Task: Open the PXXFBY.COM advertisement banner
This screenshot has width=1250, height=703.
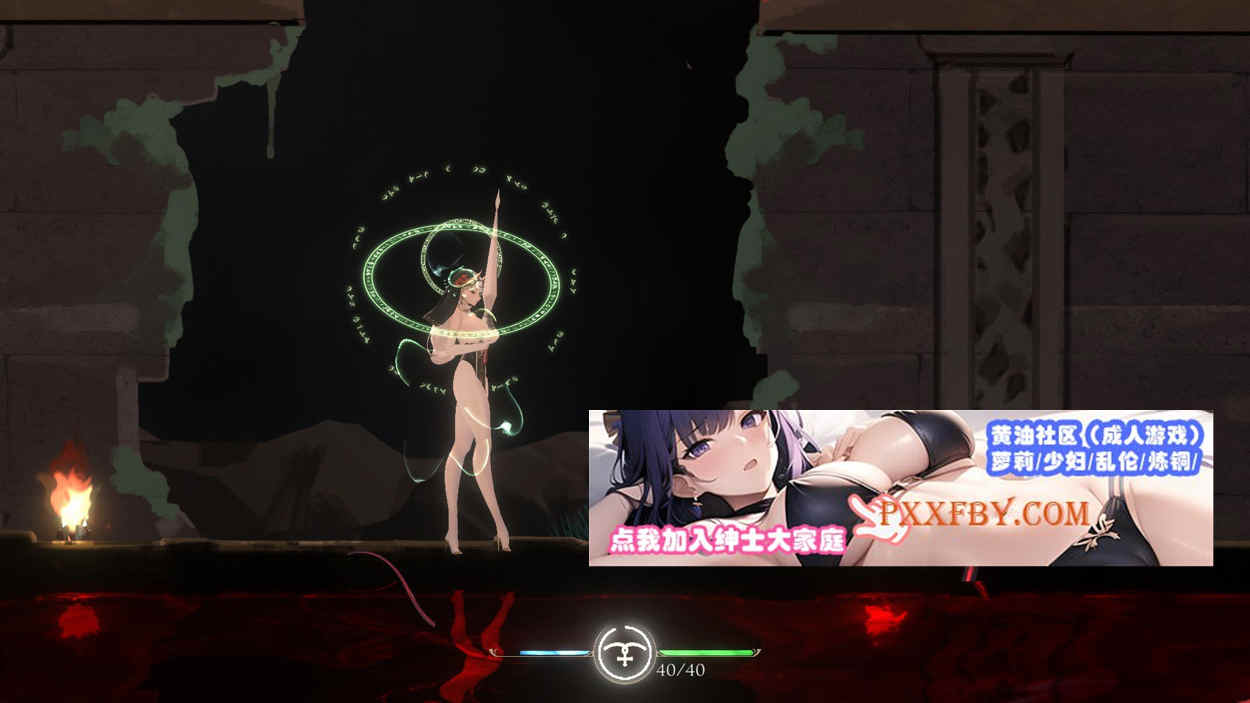Action: point(900,488)
